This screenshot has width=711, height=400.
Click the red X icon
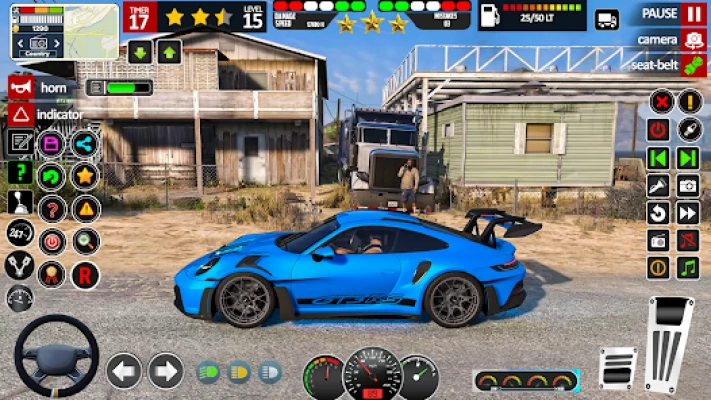(x=660, y=101)
